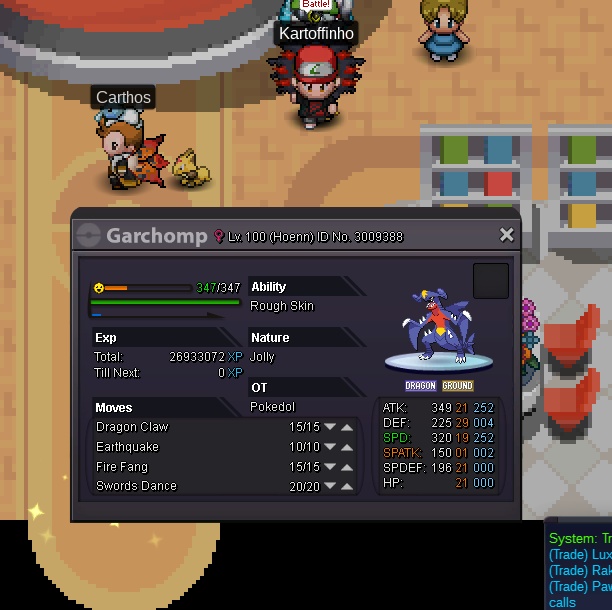Select the empty held item slot
This screenshot has height=610, width=612.
click(x=490, y=281)
